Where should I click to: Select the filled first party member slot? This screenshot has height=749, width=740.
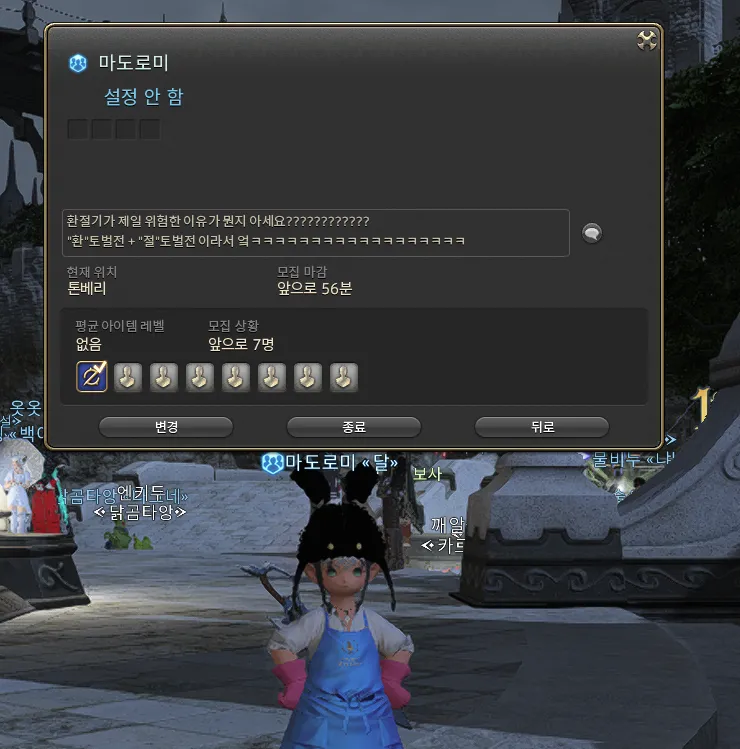[92, 377]
